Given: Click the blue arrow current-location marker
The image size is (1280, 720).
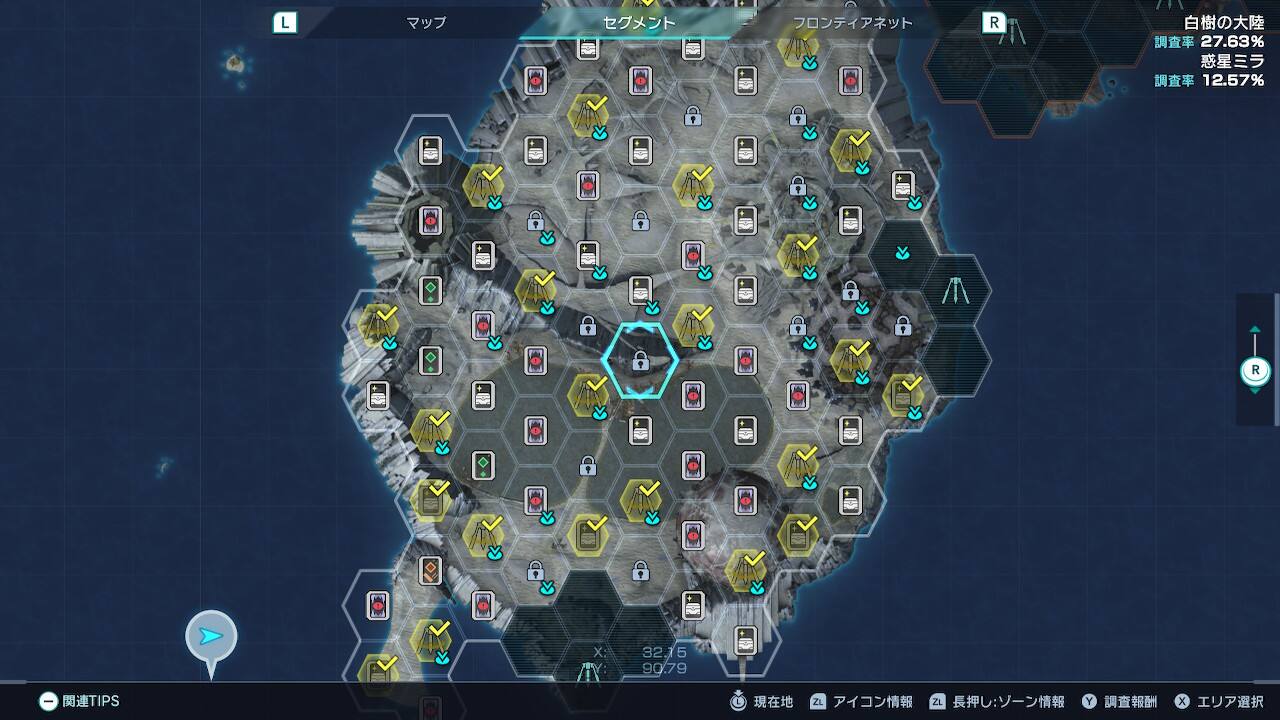Looking at the screenshot, I should (x=211, y=636).
